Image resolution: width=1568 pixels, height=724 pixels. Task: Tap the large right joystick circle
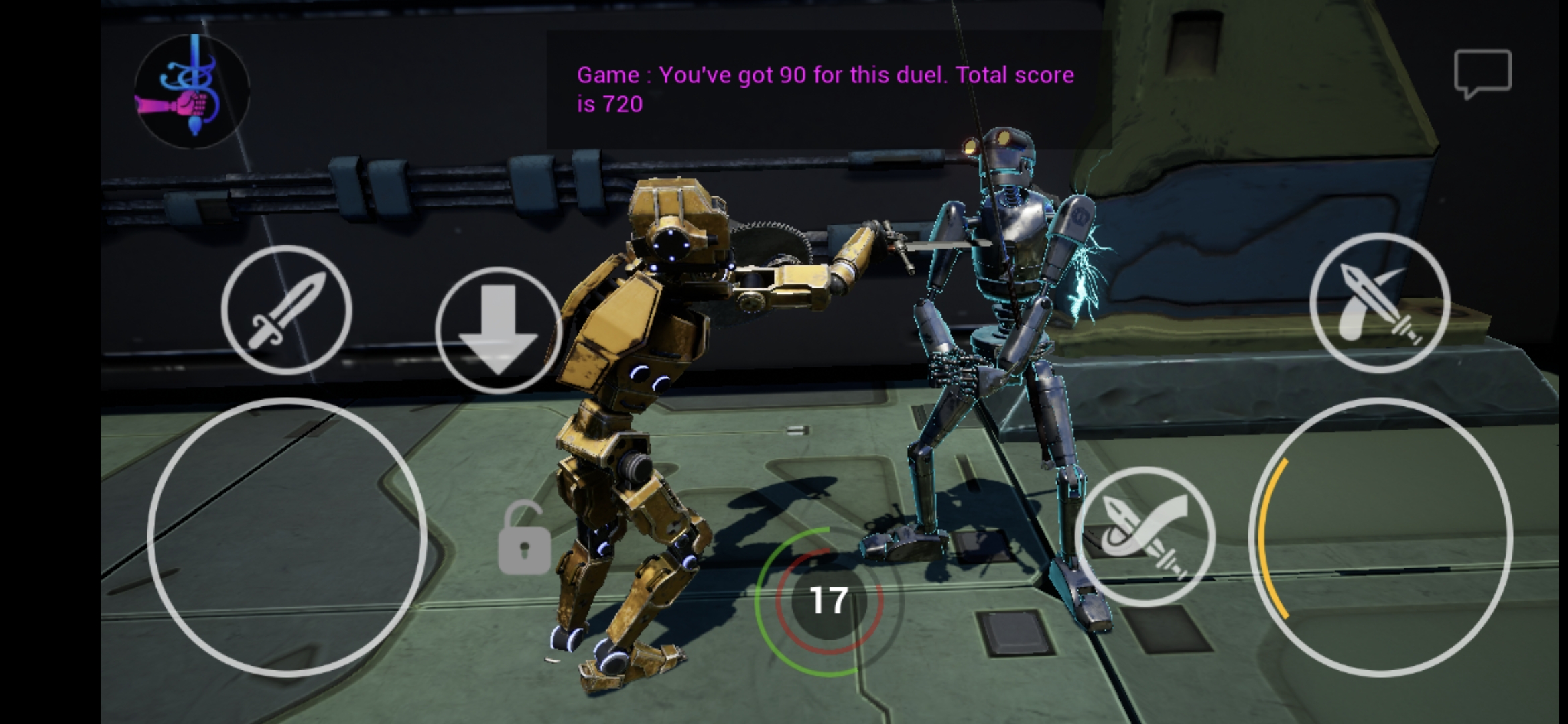(x=1380, y=537)
